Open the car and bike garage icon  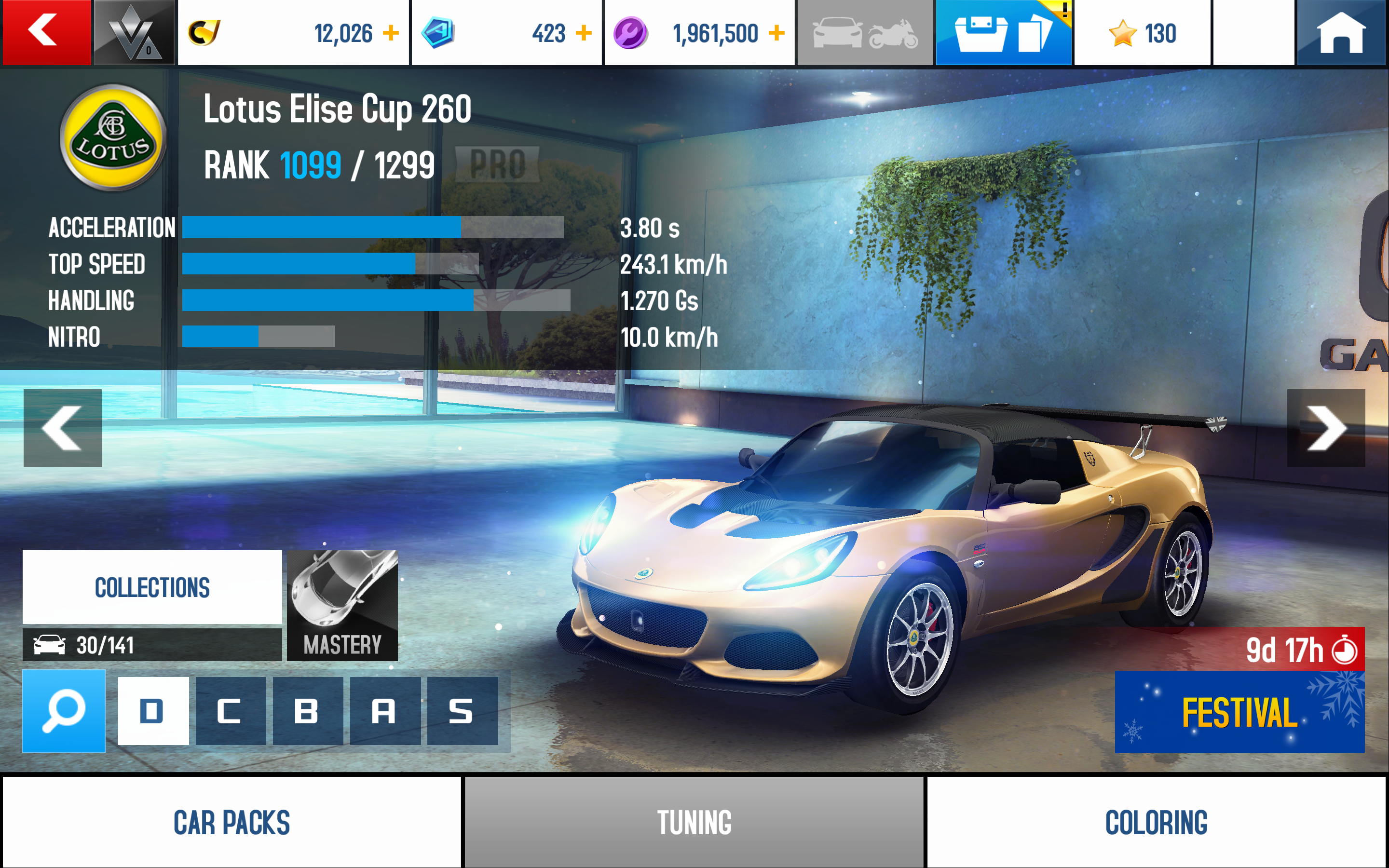(865, 33)
